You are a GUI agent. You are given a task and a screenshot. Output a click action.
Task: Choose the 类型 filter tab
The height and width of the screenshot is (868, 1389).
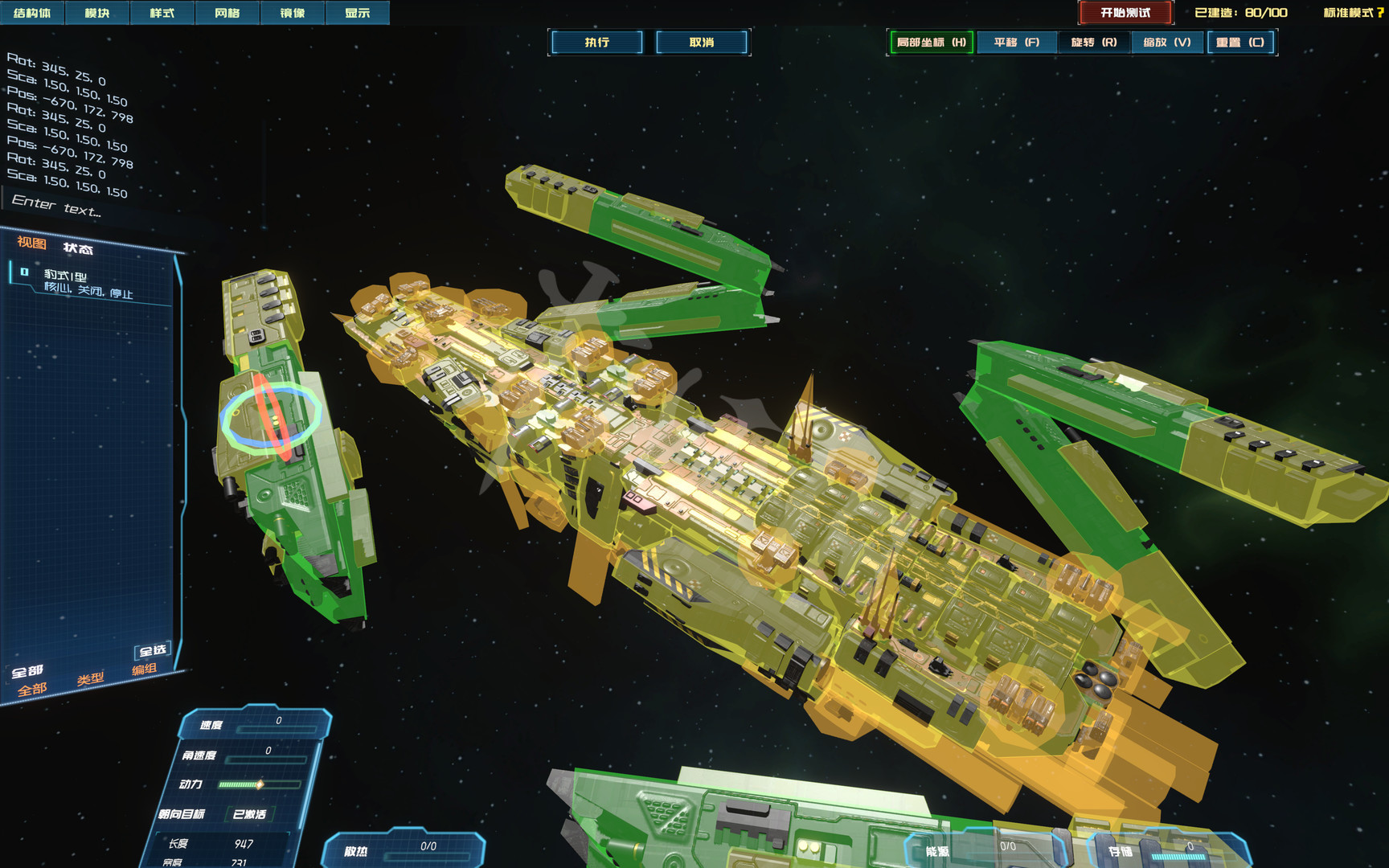tap(90, 679)
